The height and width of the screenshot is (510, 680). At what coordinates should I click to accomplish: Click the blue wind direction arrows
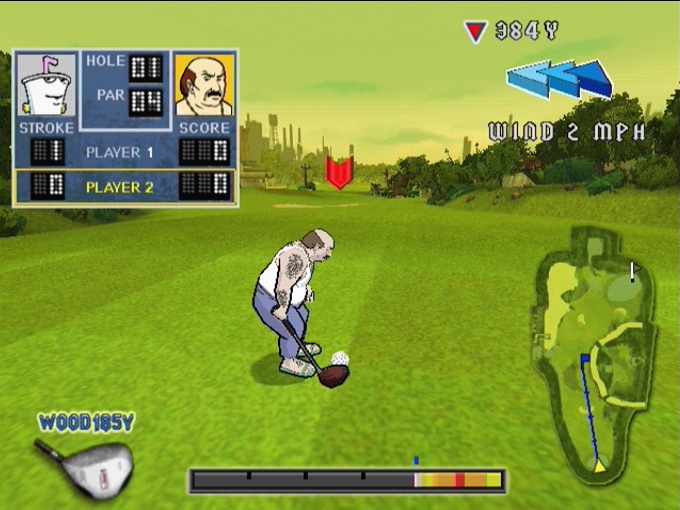pos(560,79)
